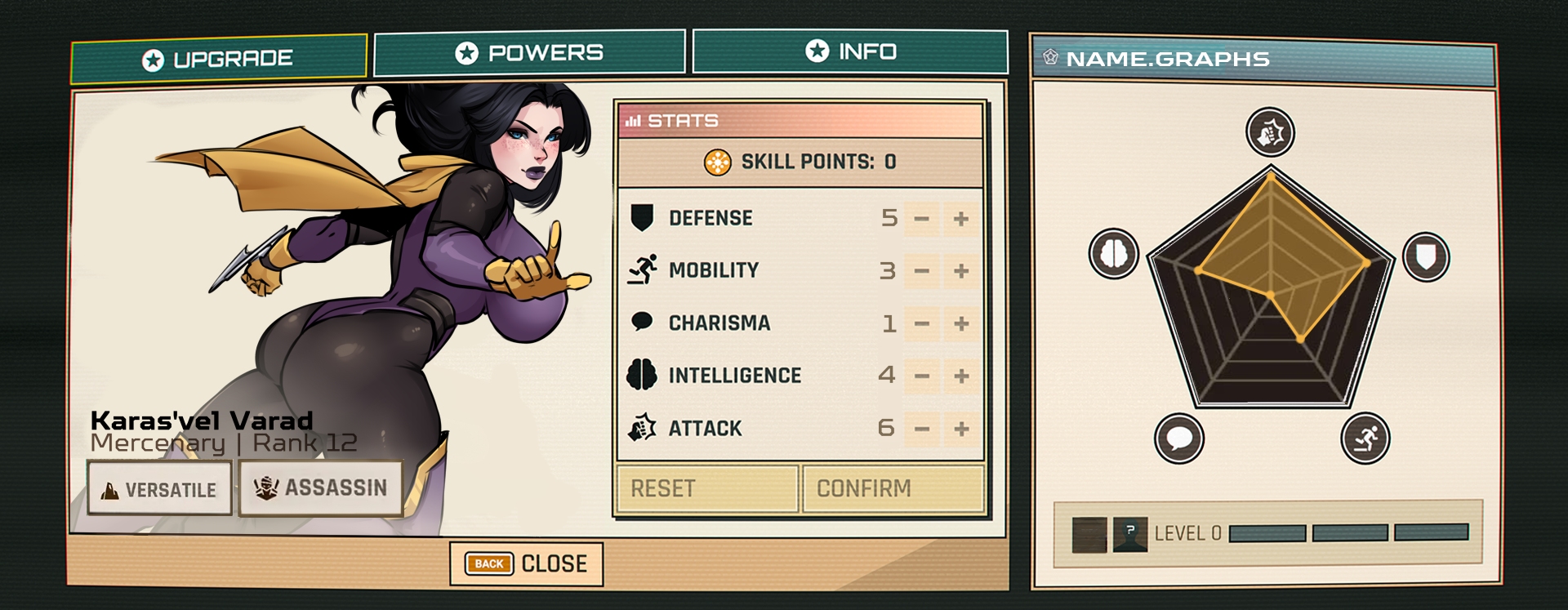This screenshot has width=1568, height=610.
Task: Select the Versatile trait tag
Action: [160, 489]
